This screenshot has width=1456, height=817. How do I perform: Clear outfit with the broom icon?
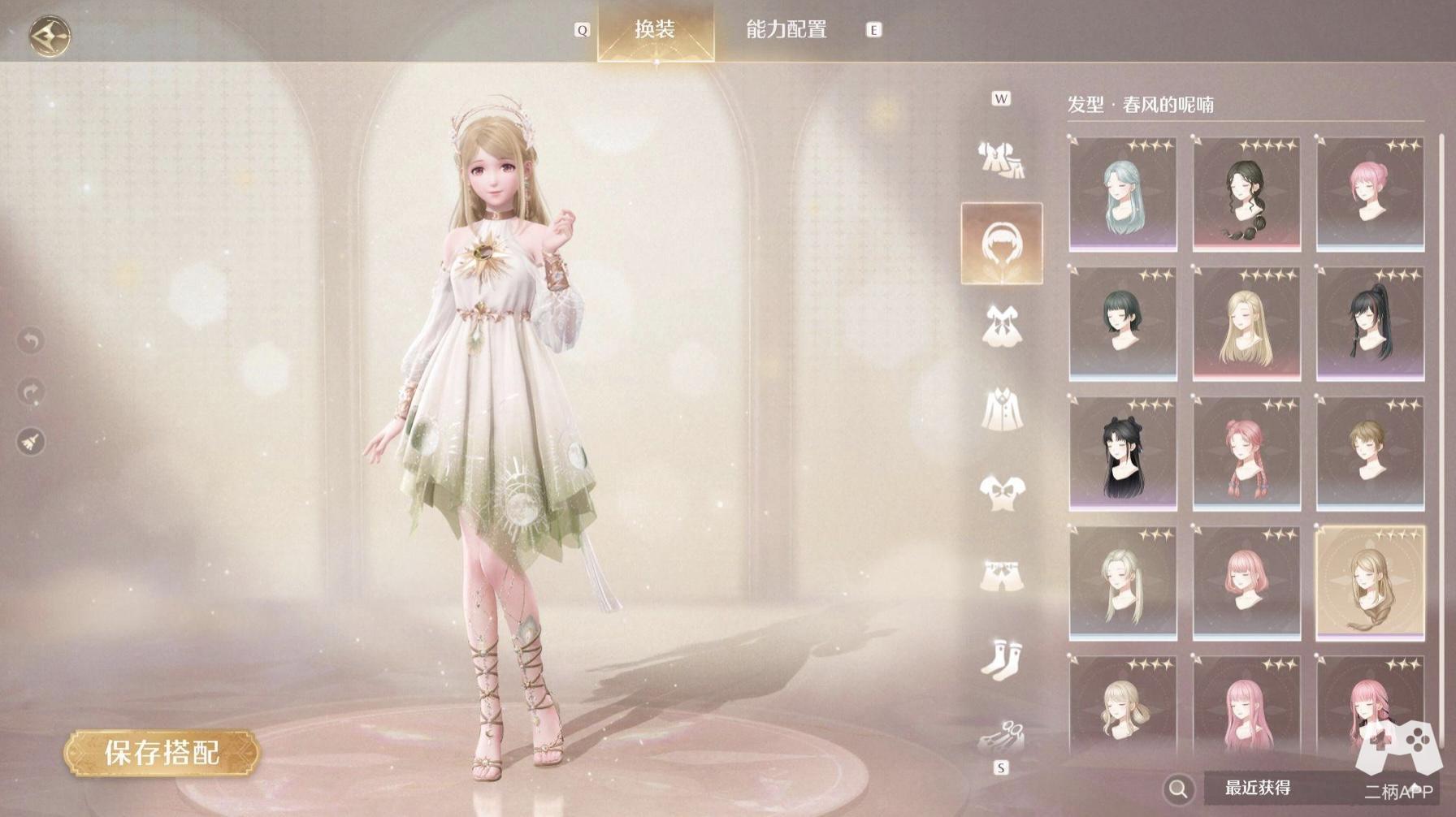click(x=31, y=442)
